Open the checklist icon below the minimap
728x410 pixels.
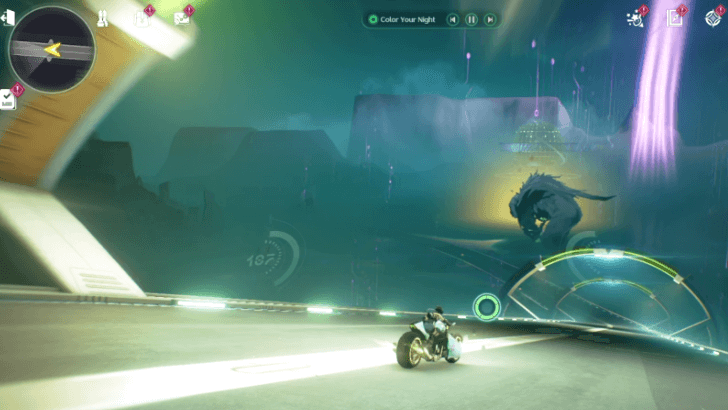coord(9,98)
